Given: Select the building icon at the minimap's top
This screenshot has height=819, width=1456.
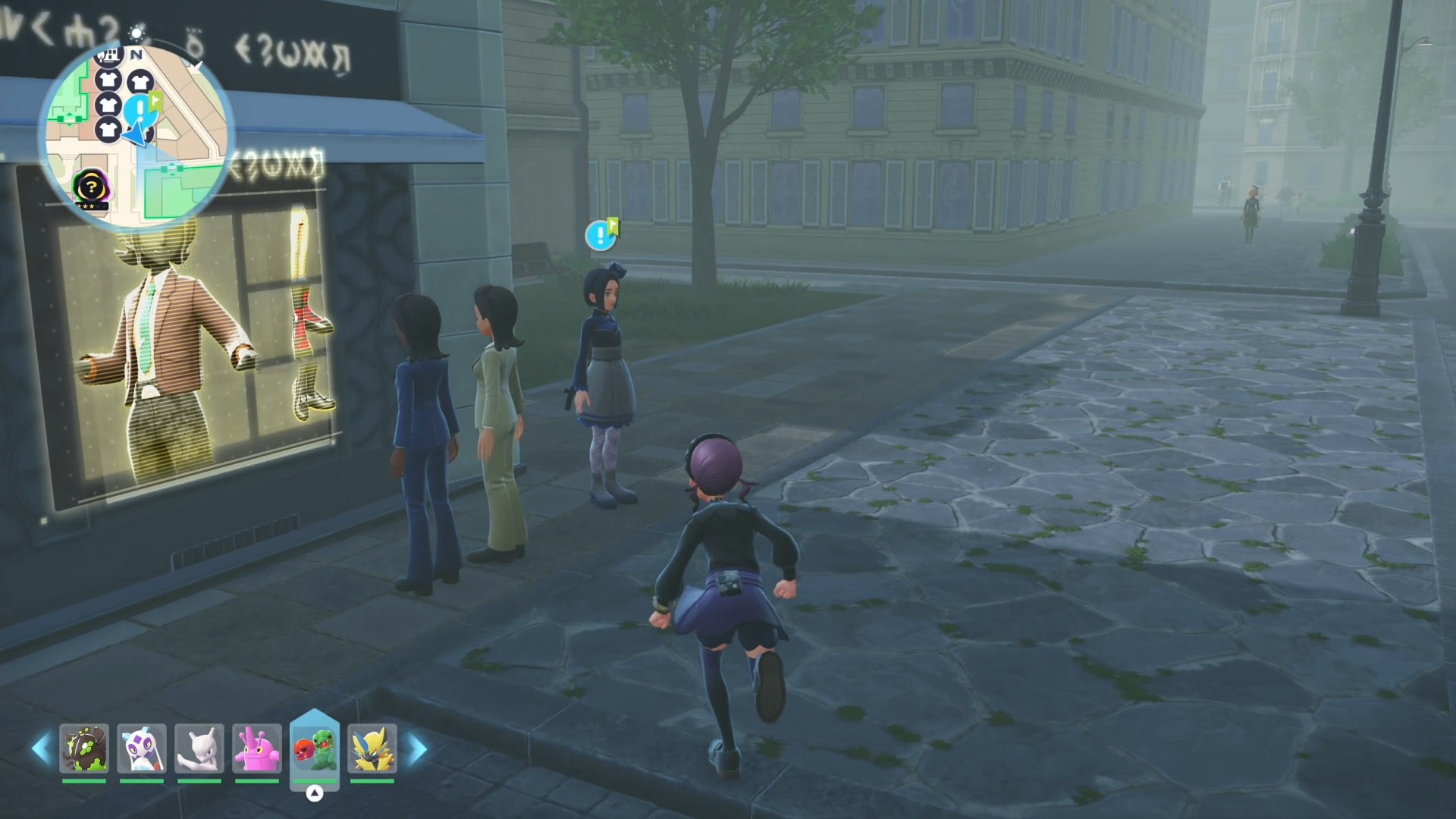Looking at the screenshot, I should 109,55.
